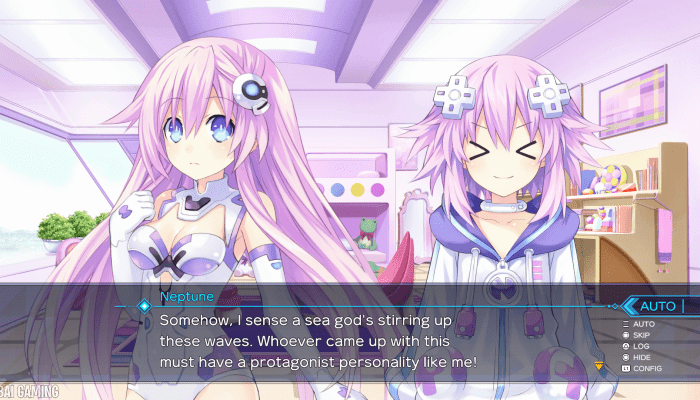Select HIDE to hide the text box
Image resolution: width=700 pixels, height=400 pixels.
pyautogui.click(x=643, y=357)
